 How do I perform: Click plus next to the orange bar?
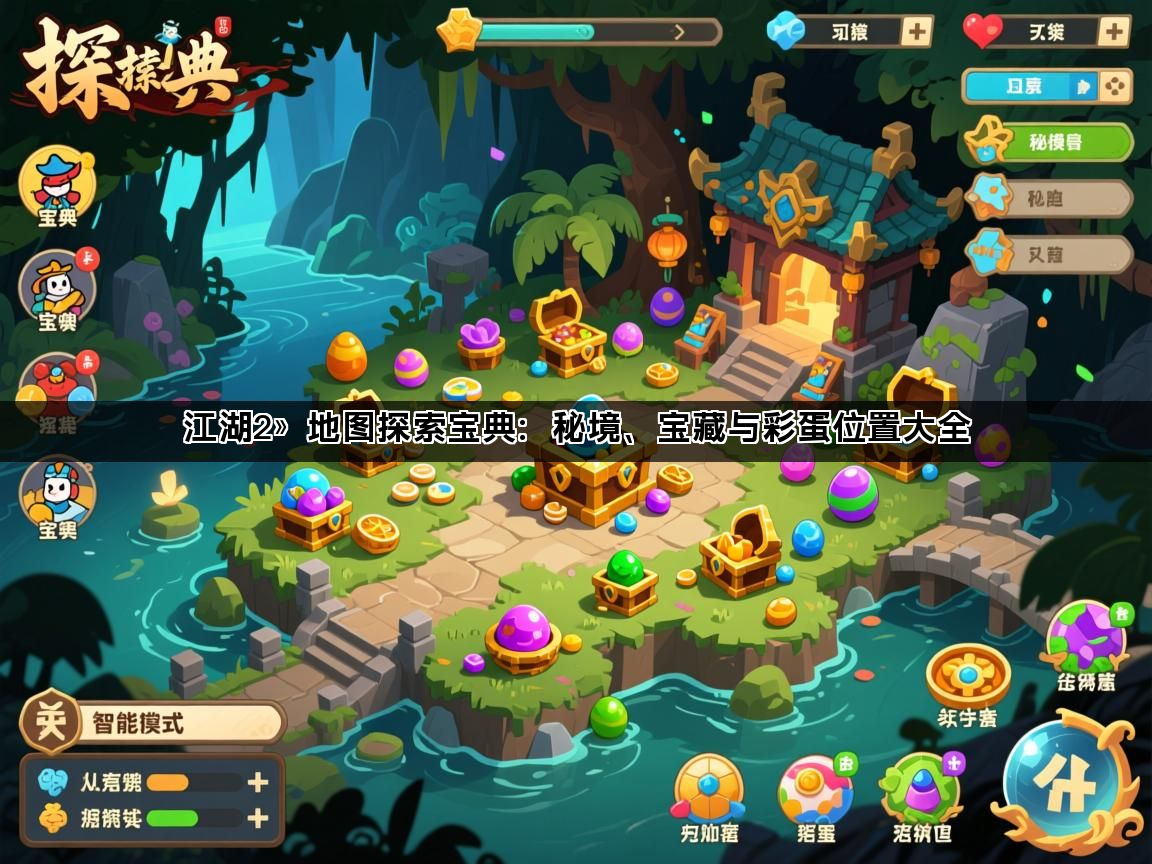tap(258, 782)
